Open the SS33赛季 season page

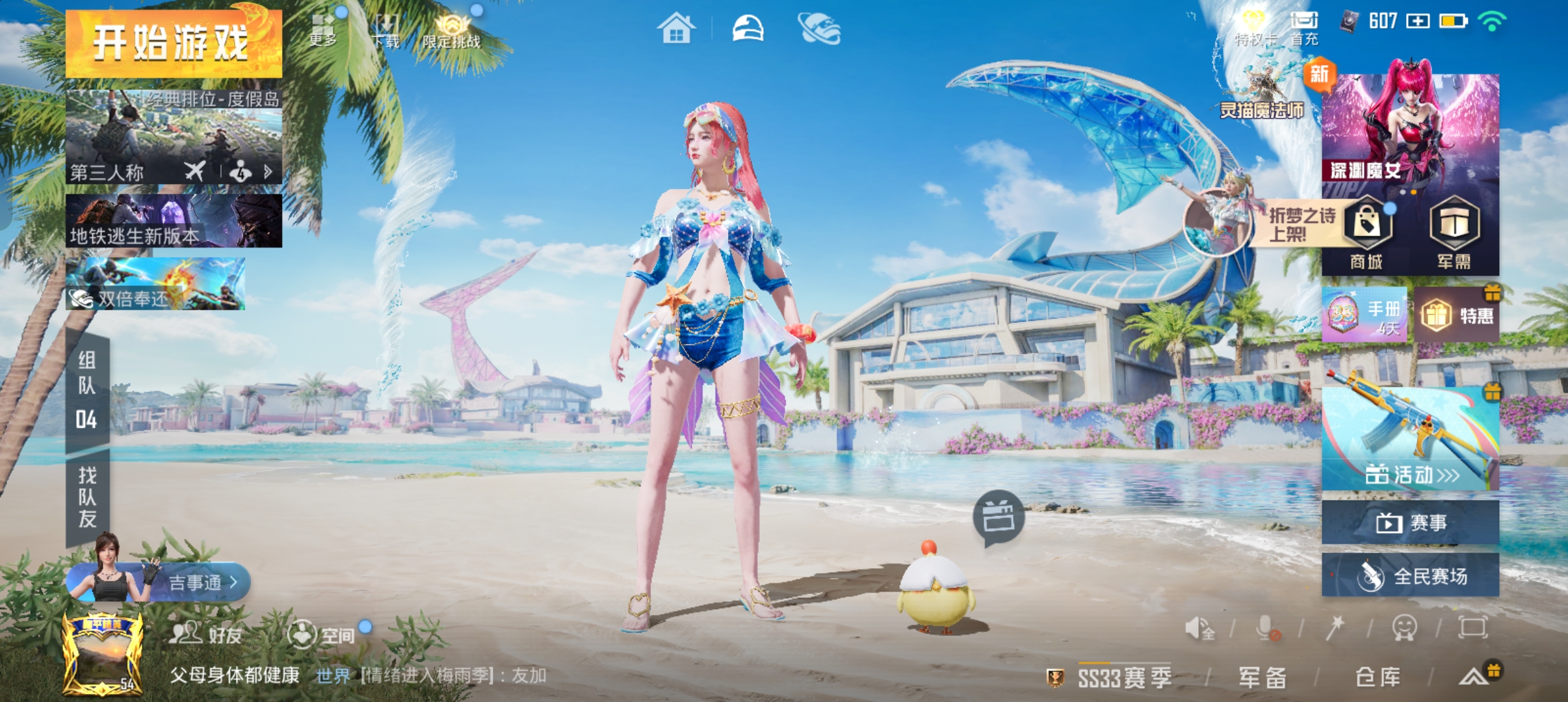tap(1123, 678)
